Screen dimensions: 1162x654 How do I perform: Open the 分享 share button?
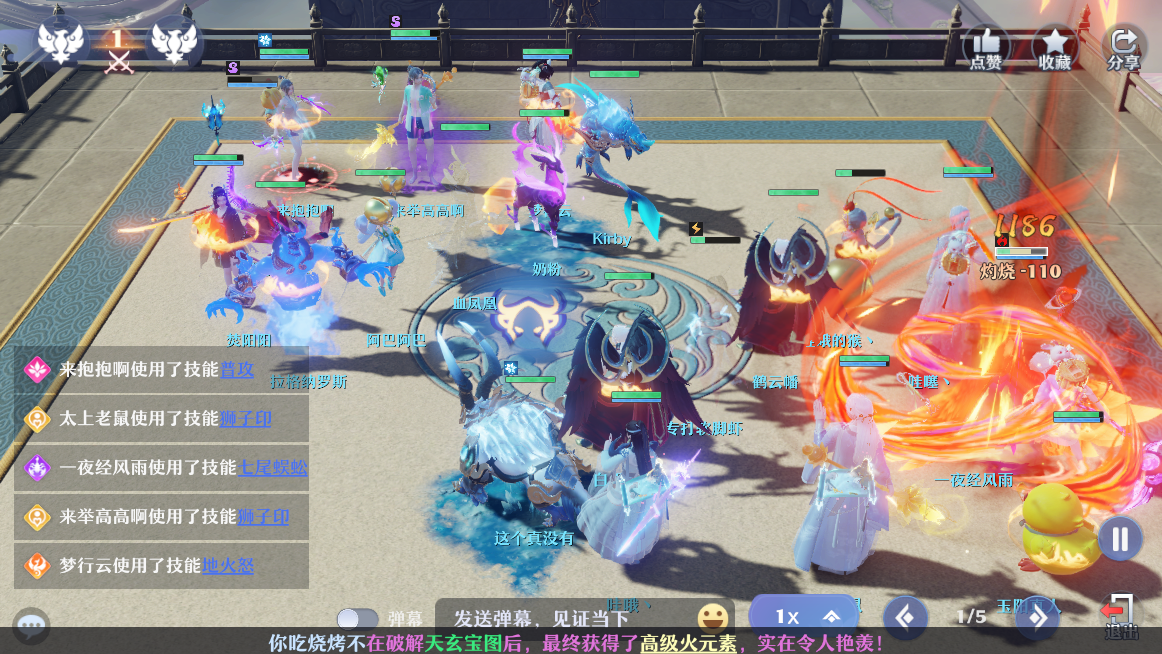[x=1123, y=46]
